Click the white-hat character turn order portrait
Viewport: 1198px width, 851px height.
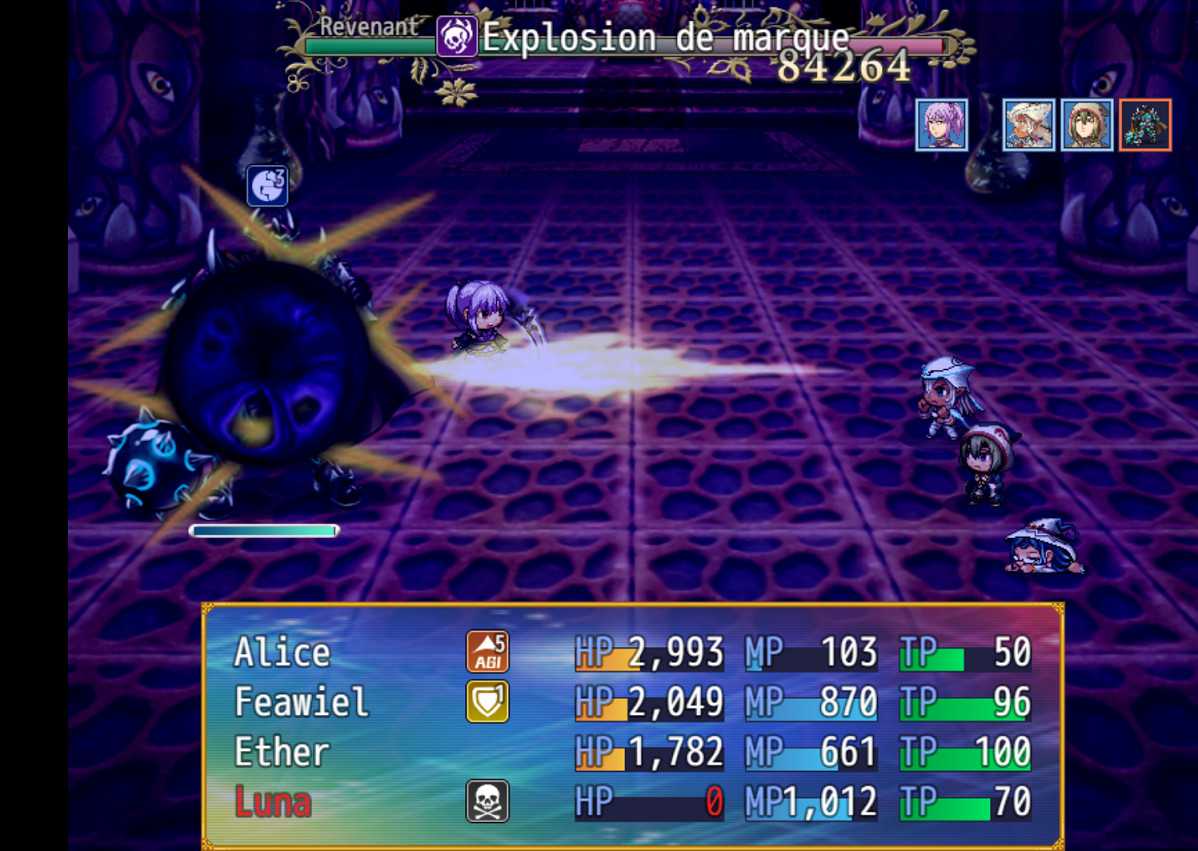pyautogui.click(x=1029, y=125)
